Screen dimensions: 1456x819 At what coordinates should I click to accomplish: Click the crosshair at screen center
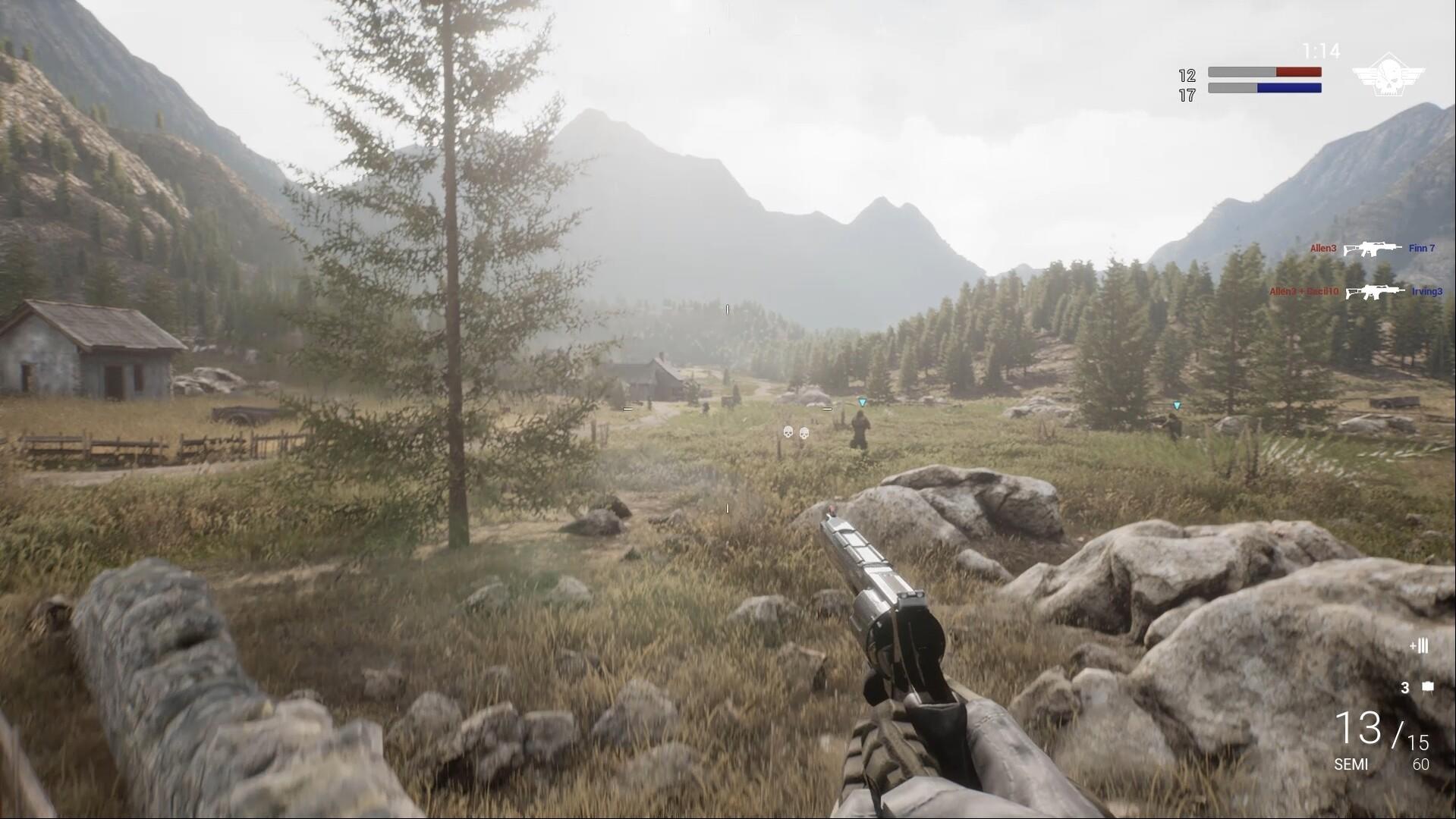click(728, 409)
